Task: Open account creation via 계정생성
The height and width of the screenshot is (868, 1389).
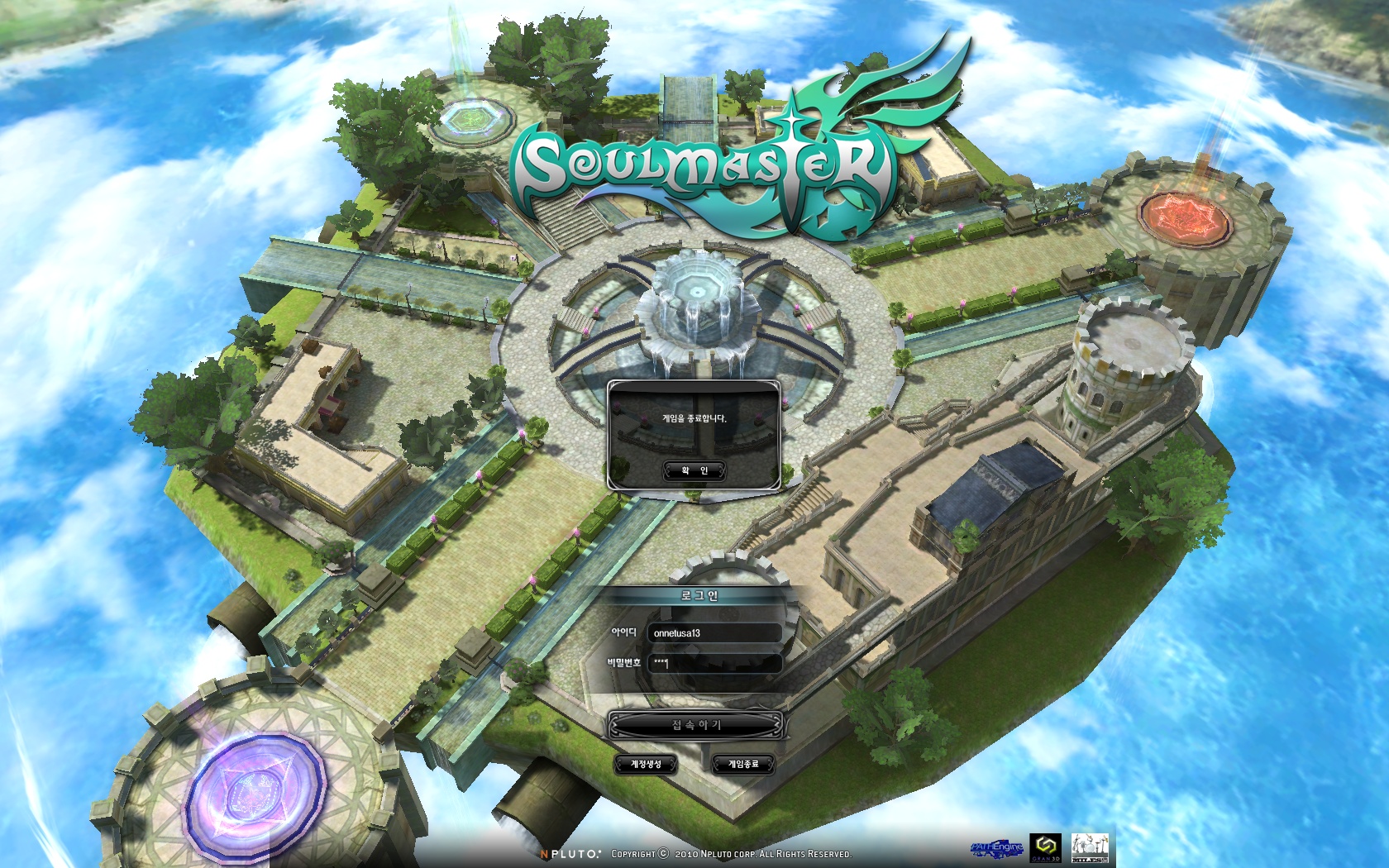Action: [646, 764]
